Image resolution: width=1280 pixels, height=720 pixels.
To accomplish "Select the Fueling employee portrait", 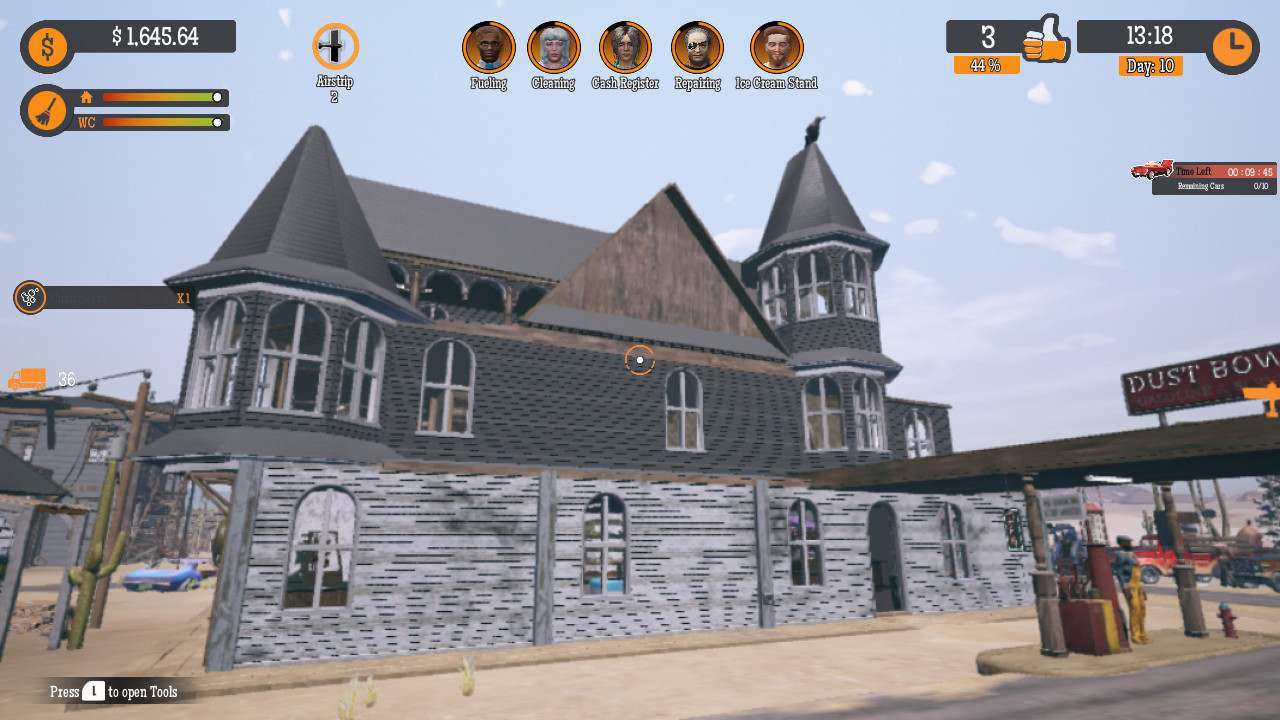I will tap(488, 46).
